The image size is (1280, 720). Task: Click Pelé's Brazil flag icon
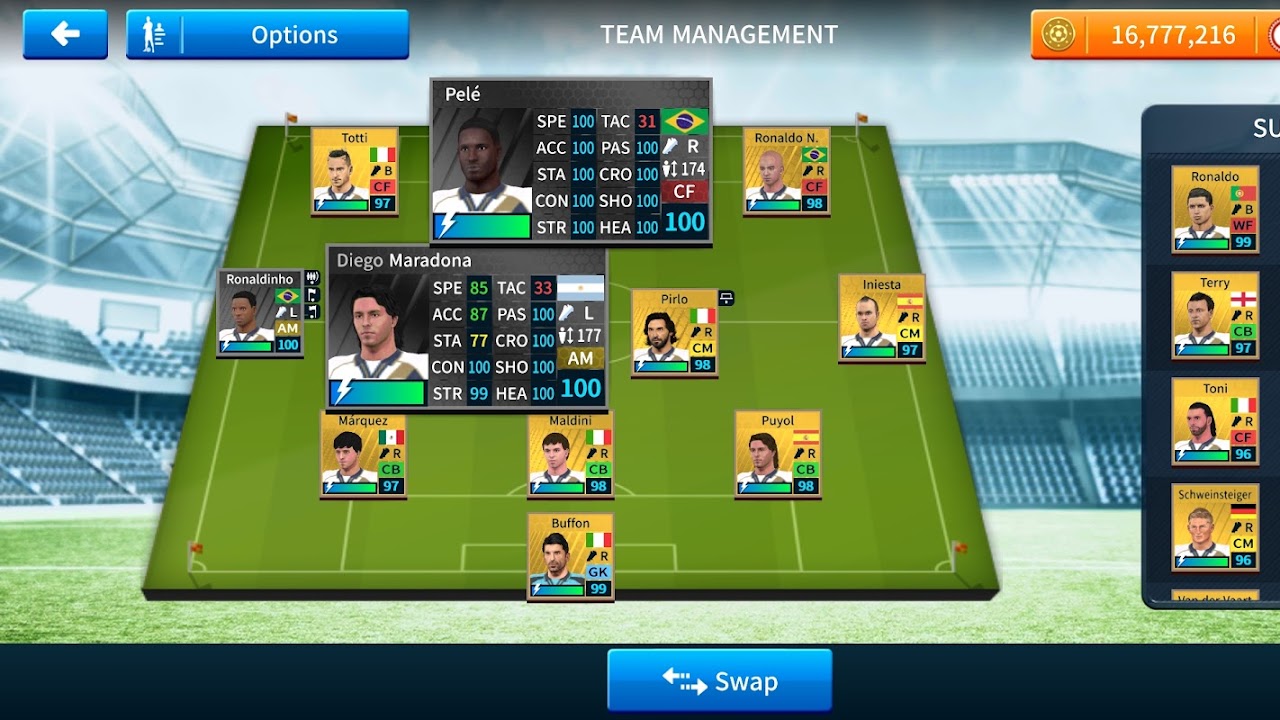coord(684,122)
